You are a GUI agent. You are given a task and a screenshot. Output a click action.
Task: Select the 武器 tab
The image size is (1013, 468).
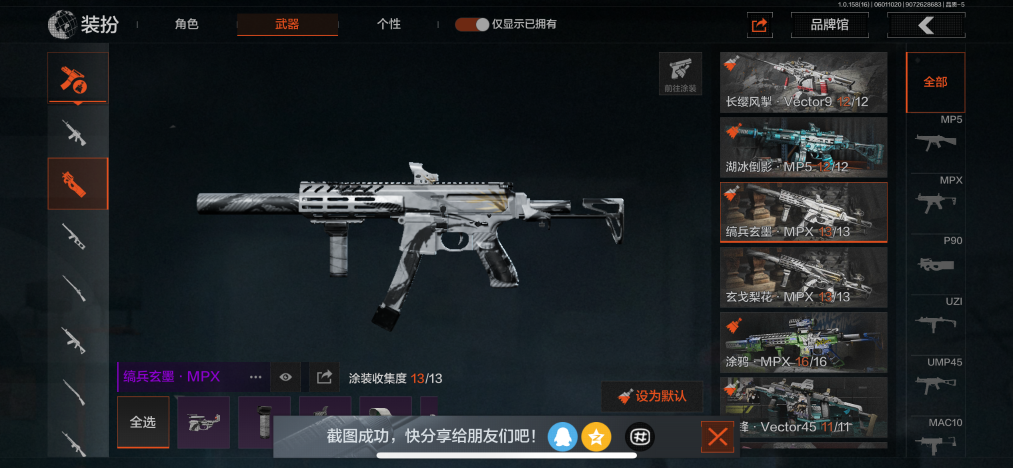tap(287, 24)
